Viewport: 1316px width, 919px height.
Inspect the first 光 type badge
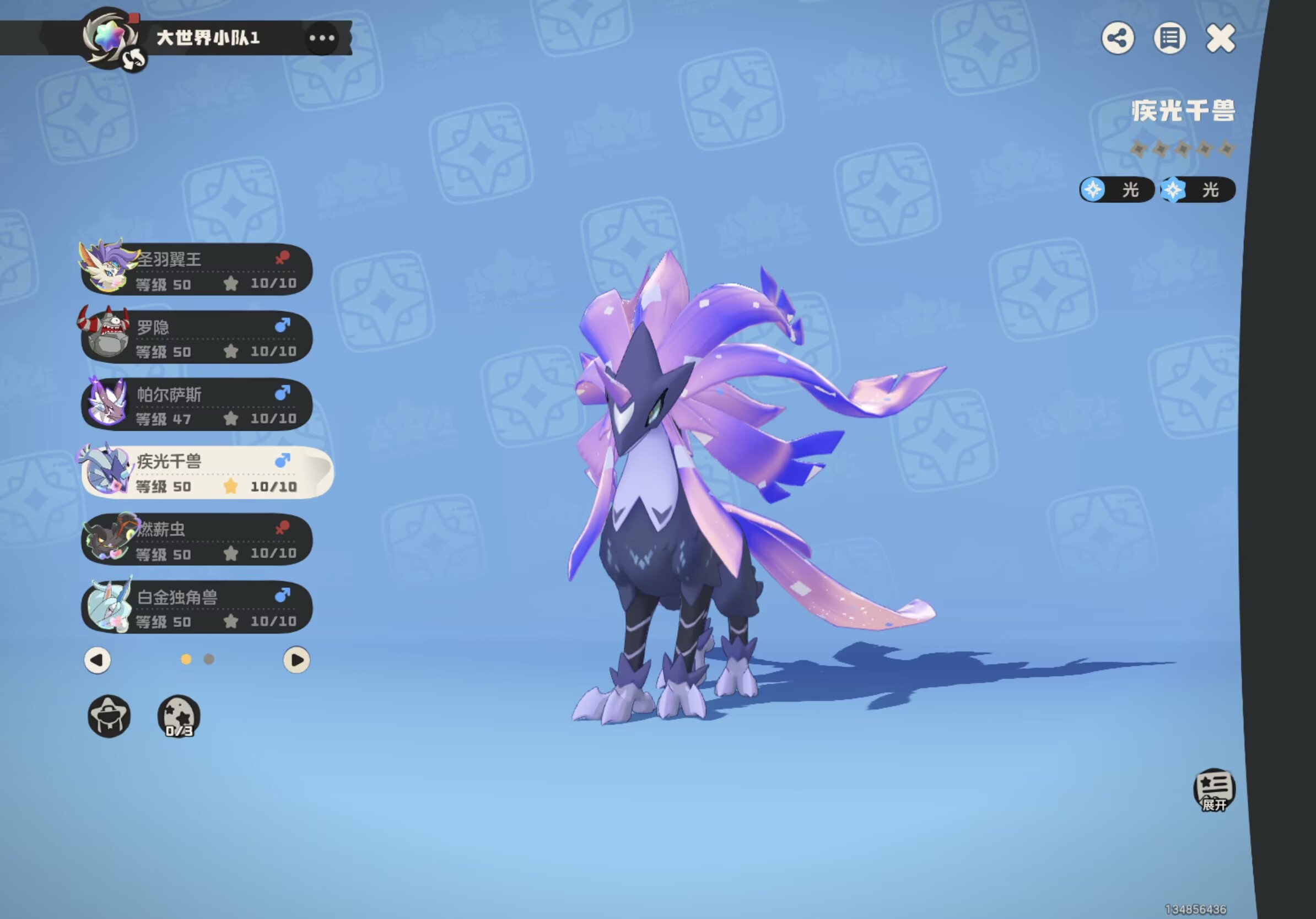pos(1116,190)
